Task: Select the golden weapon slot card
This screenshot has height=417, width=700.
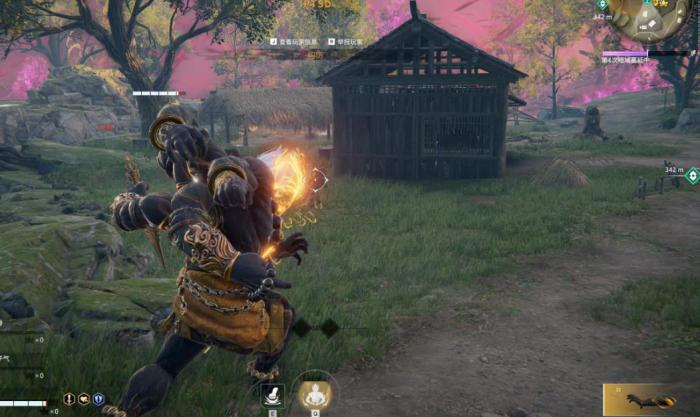Action: point(650,399)
